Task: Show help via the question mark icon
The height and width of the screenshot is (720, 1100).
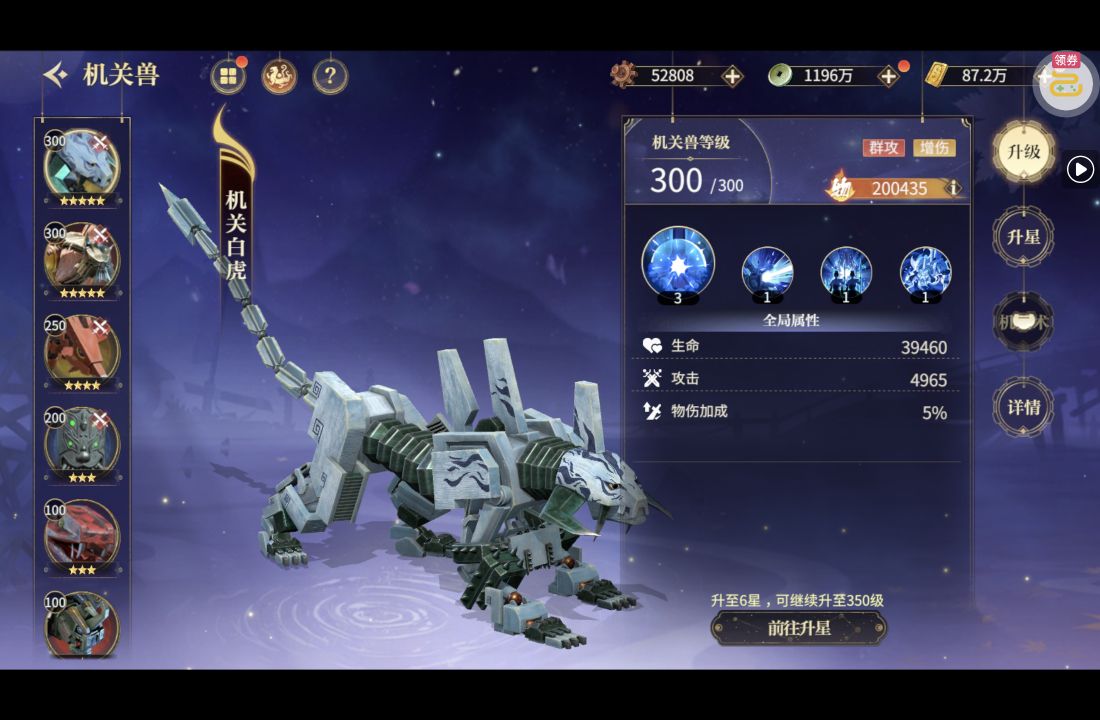Action: pyautogui.click(x=330, y=76)
